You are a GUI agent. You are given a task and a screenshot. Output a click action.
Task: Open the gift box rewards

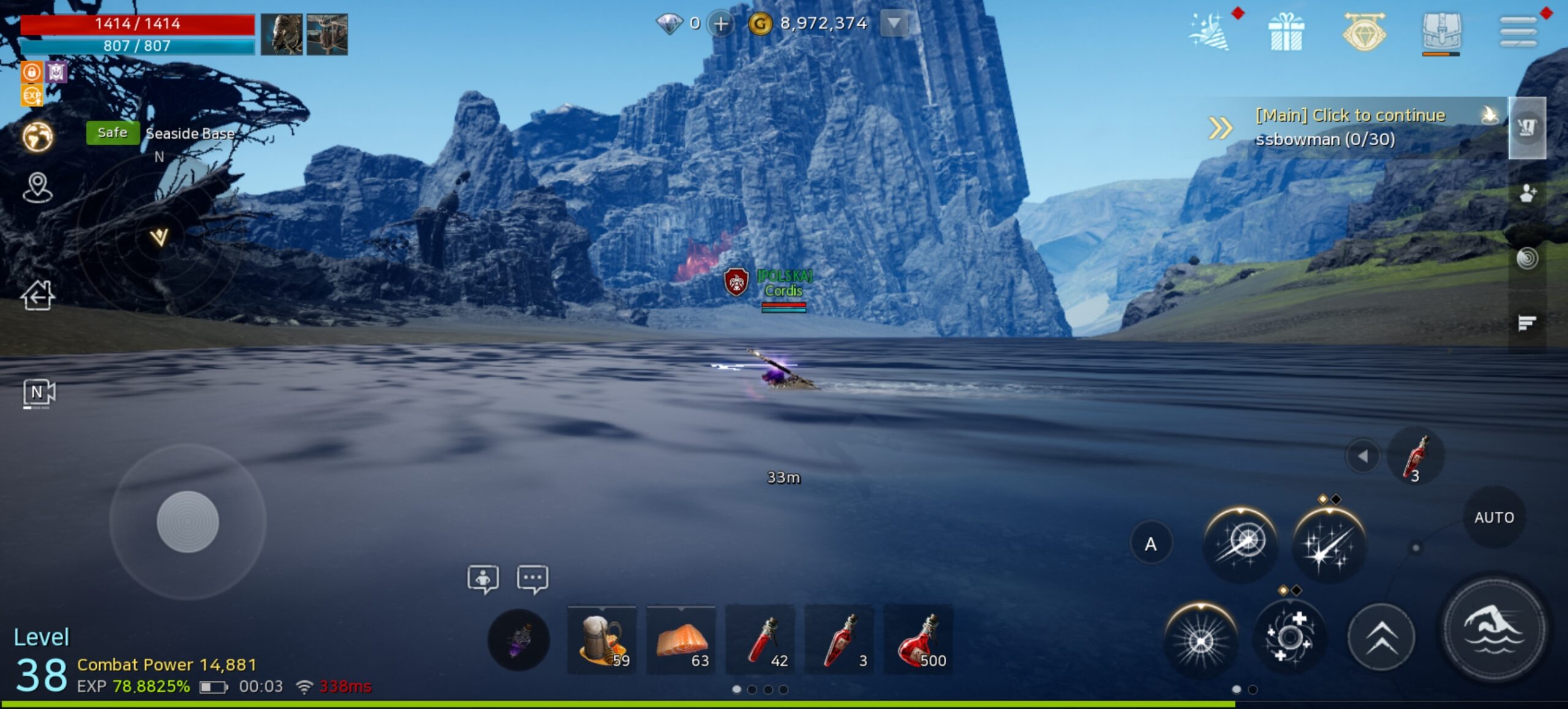(x=1286, y=32)
